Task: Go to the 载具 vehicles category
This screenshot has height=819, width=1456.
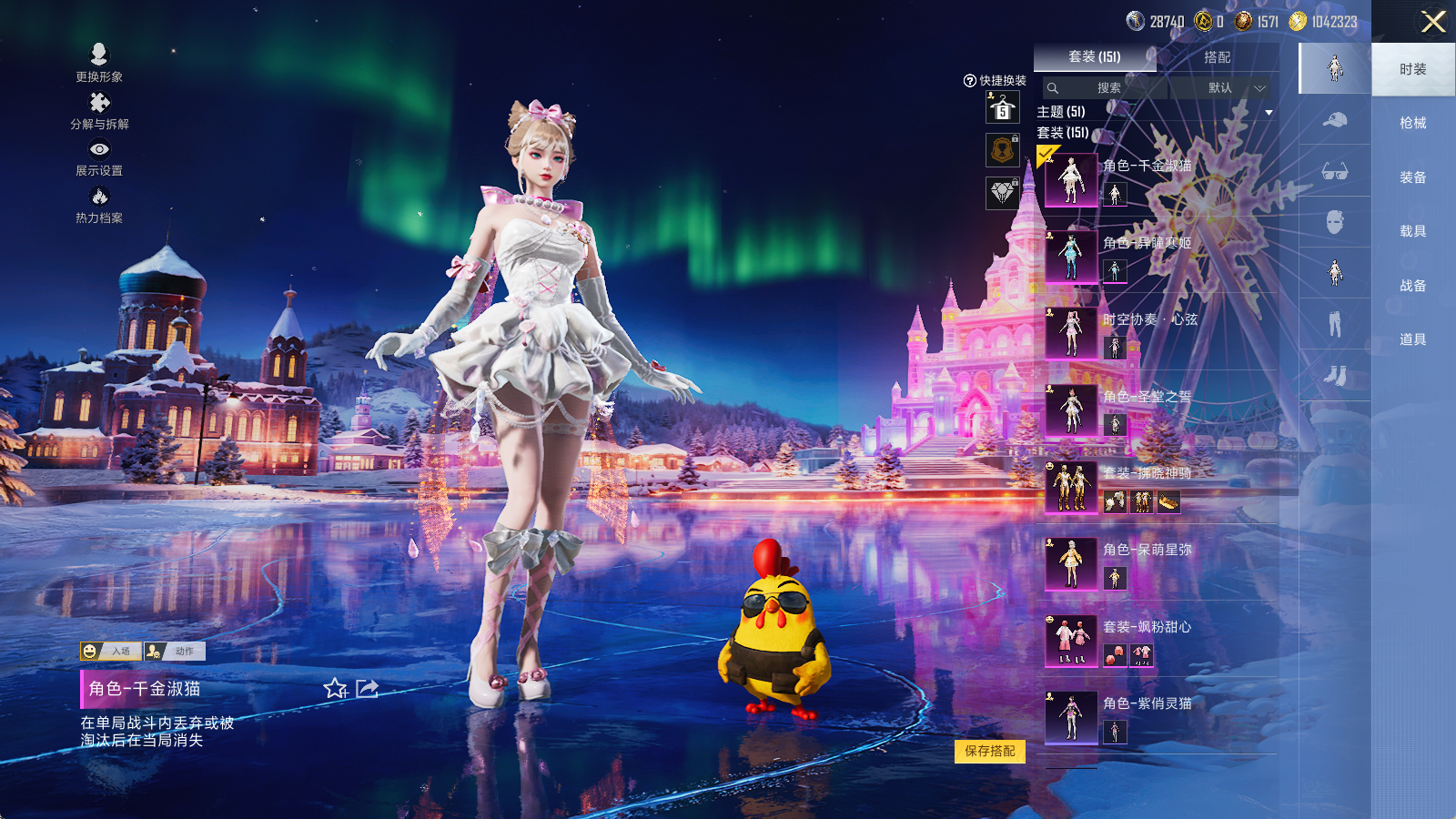Action: click(1412, 231)
